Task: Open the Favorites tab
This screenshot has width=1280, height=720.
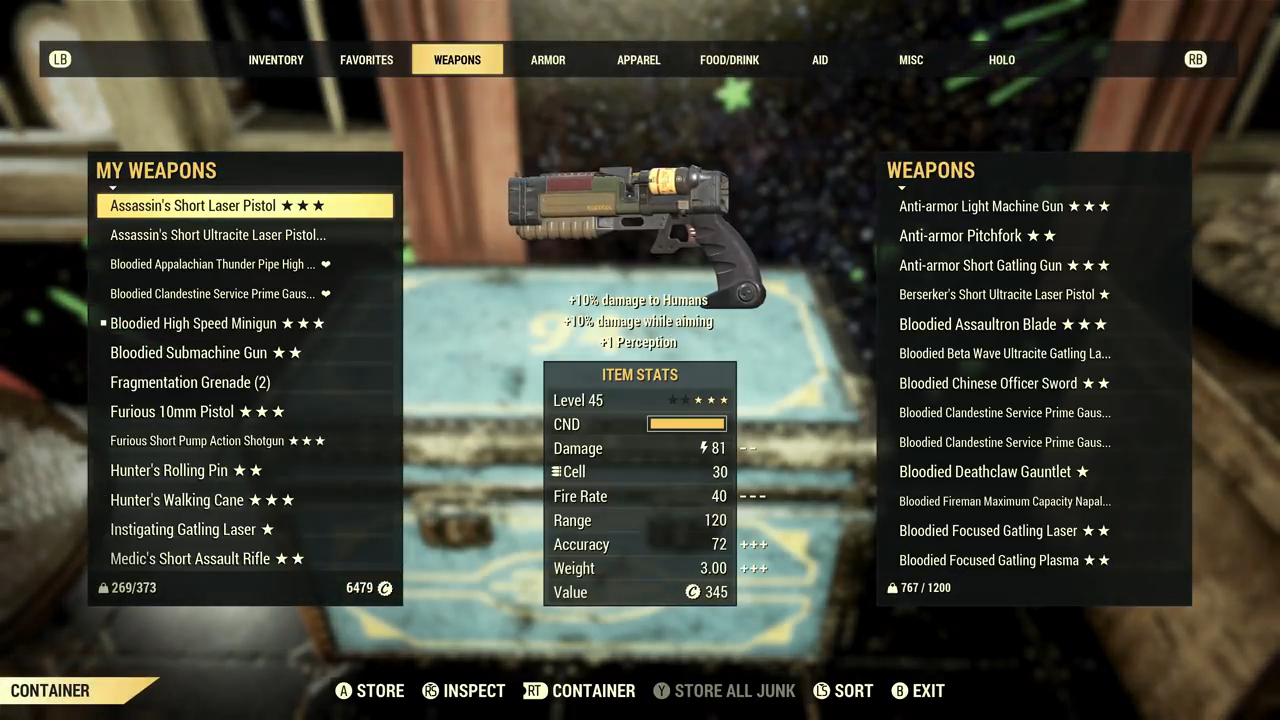Action: 366,60
